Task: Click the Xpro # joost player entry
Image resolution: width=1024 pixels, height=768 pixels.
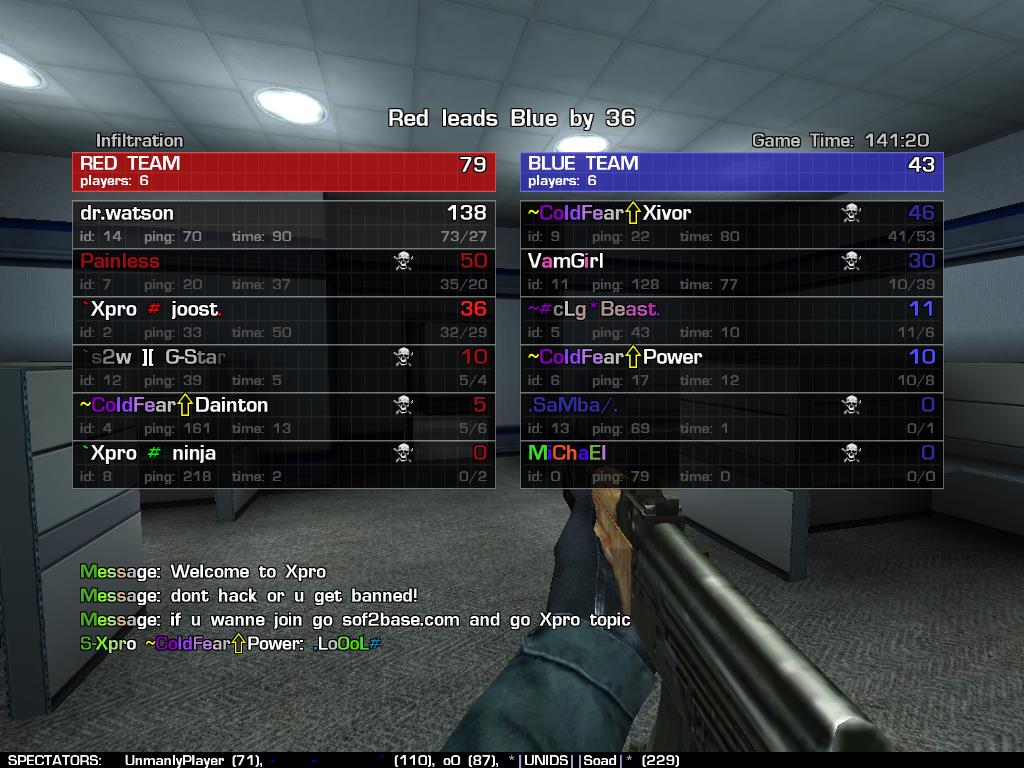Action: [283, 320]
